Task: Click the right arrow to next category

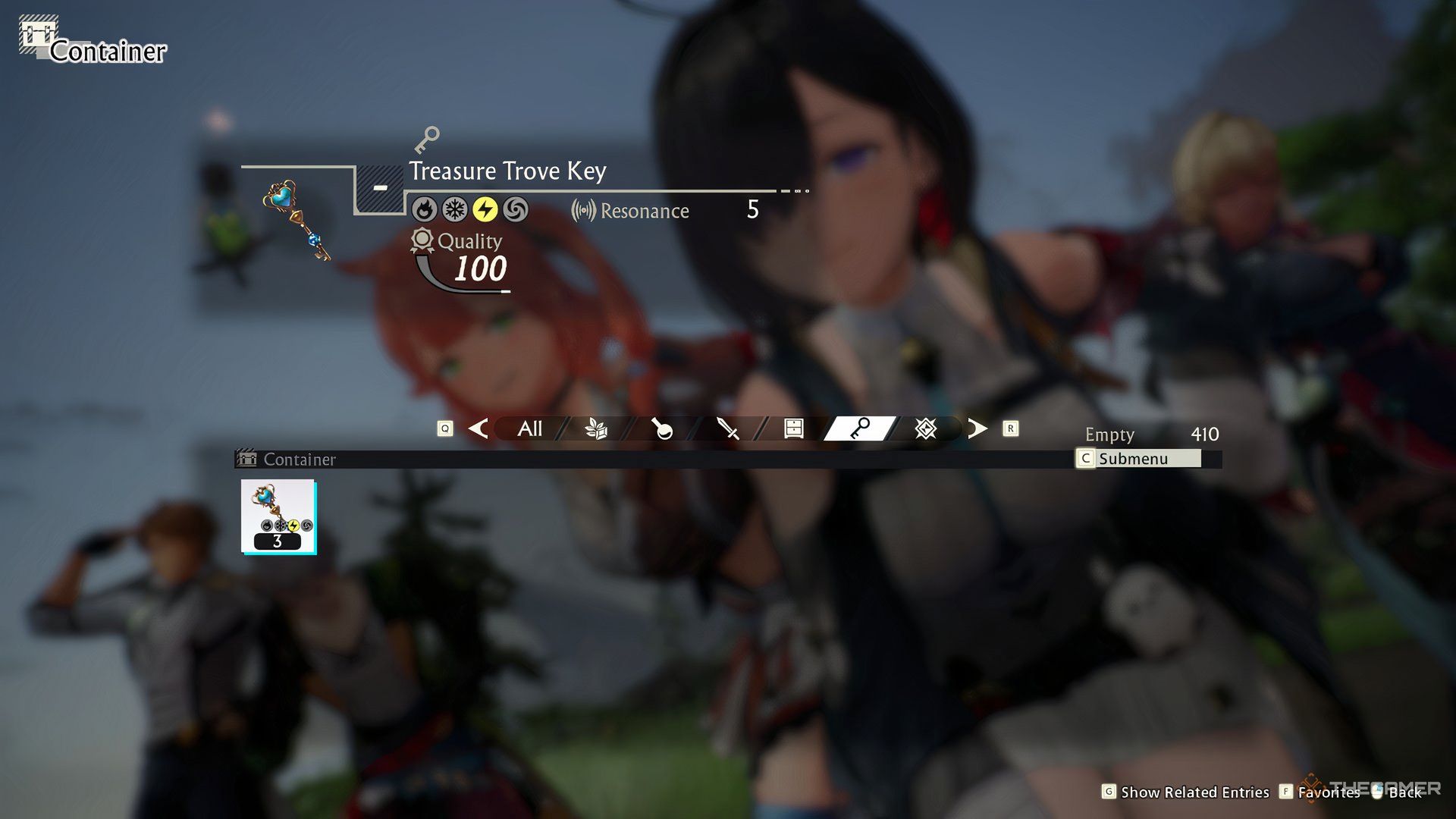Action: coord(977,429)
